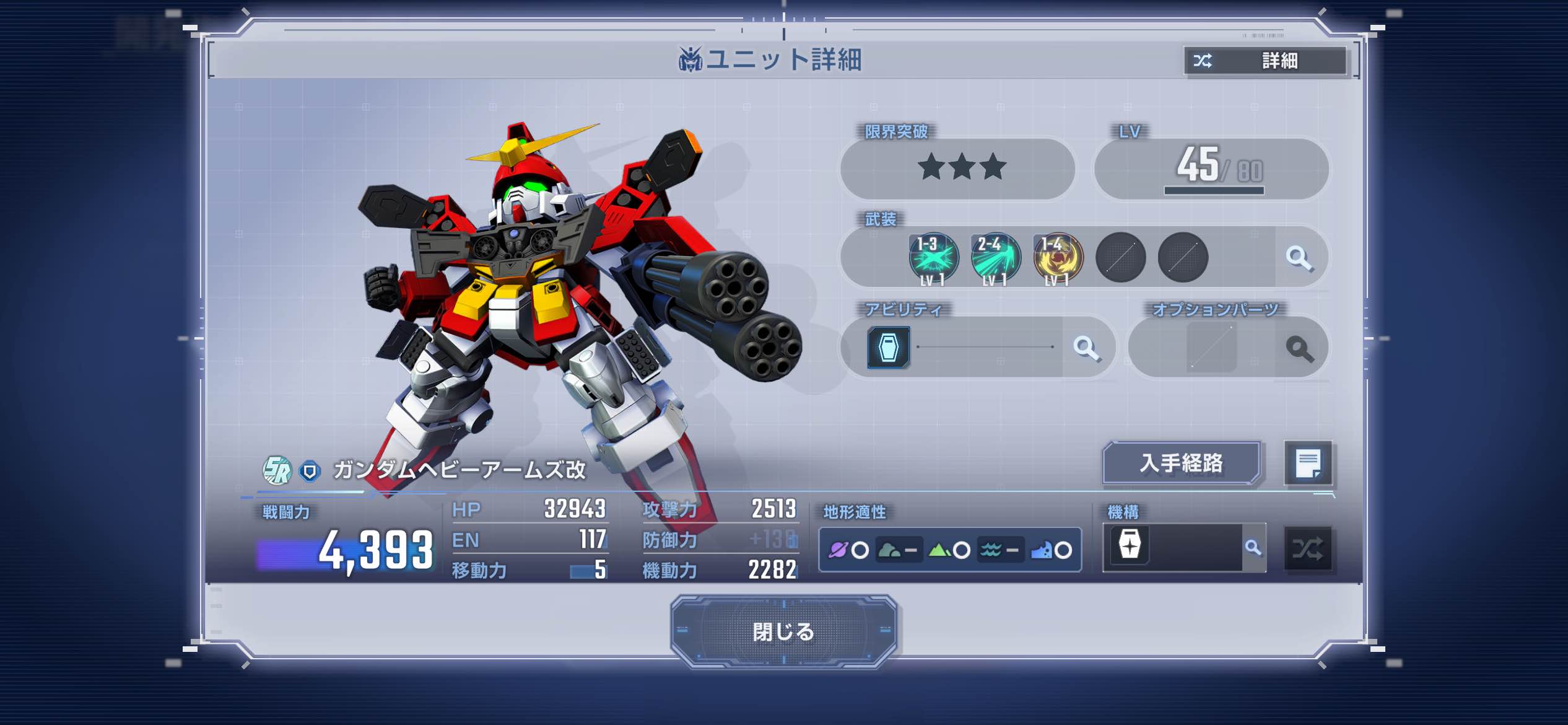Open the 入手経路 acquisition route
The height and width of the screenshot is (725, 1568).
[1182, 463]
